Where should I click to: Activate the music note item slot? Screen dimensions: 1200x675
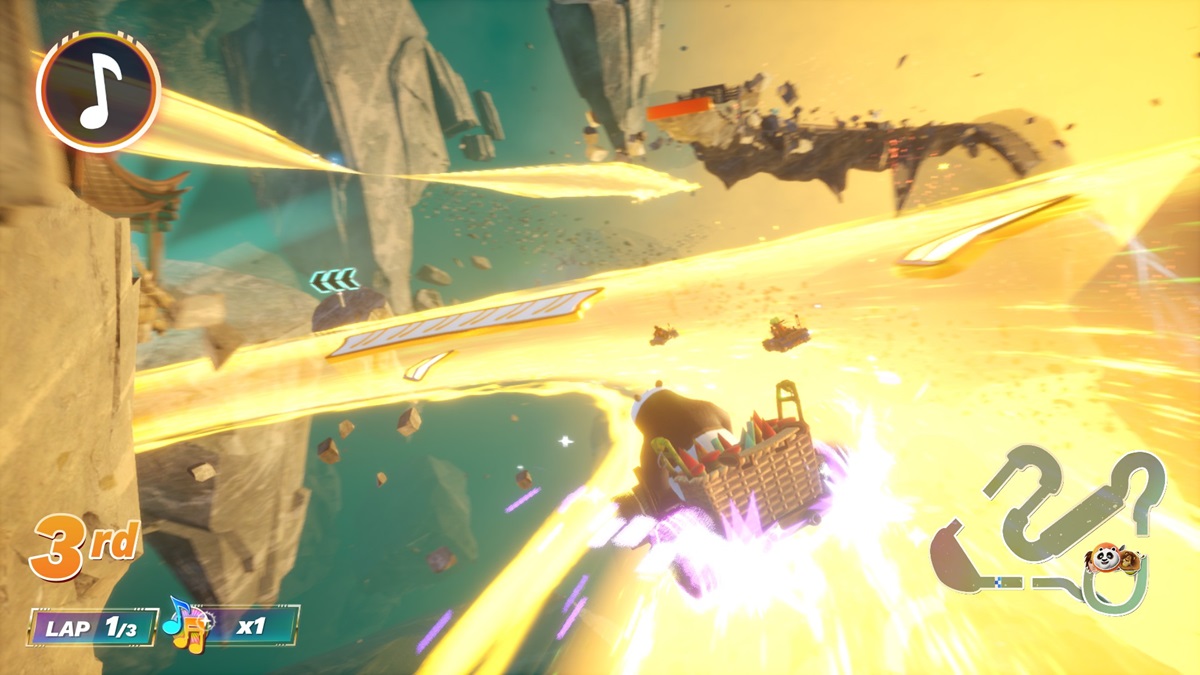(98, 91)
